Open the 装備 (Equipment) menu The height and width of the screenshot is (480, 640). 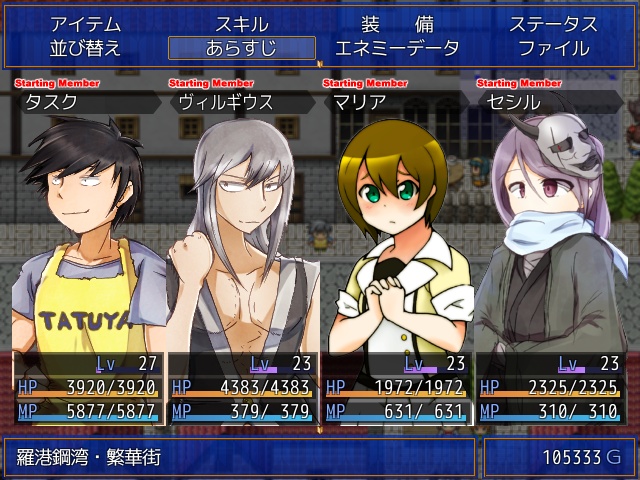tap(397, 25)
